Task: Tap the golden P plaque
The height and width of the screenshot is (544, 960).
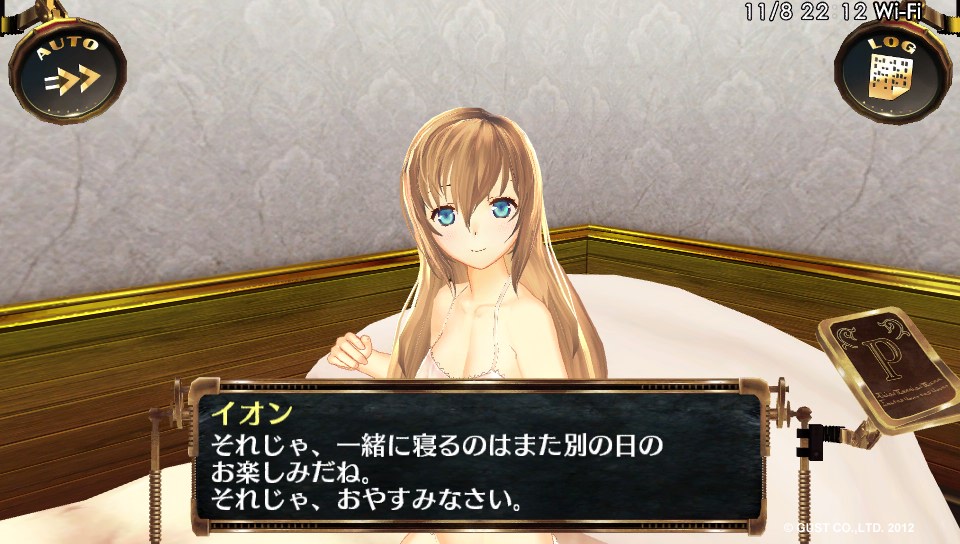Action: pyautogui.click(x=885, y=367)
